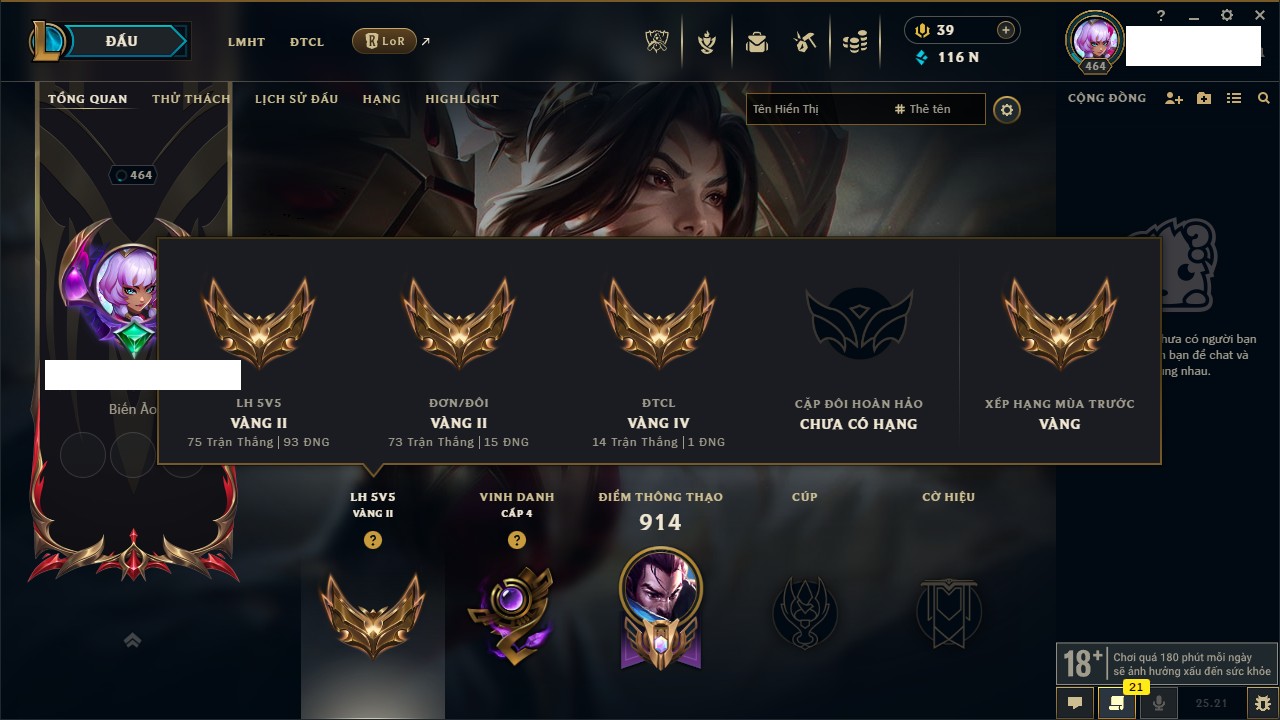This screenshot has width=1280, height=720.
Task: Open the missions scroll with badge 21
Action: tap(1116, 703)
